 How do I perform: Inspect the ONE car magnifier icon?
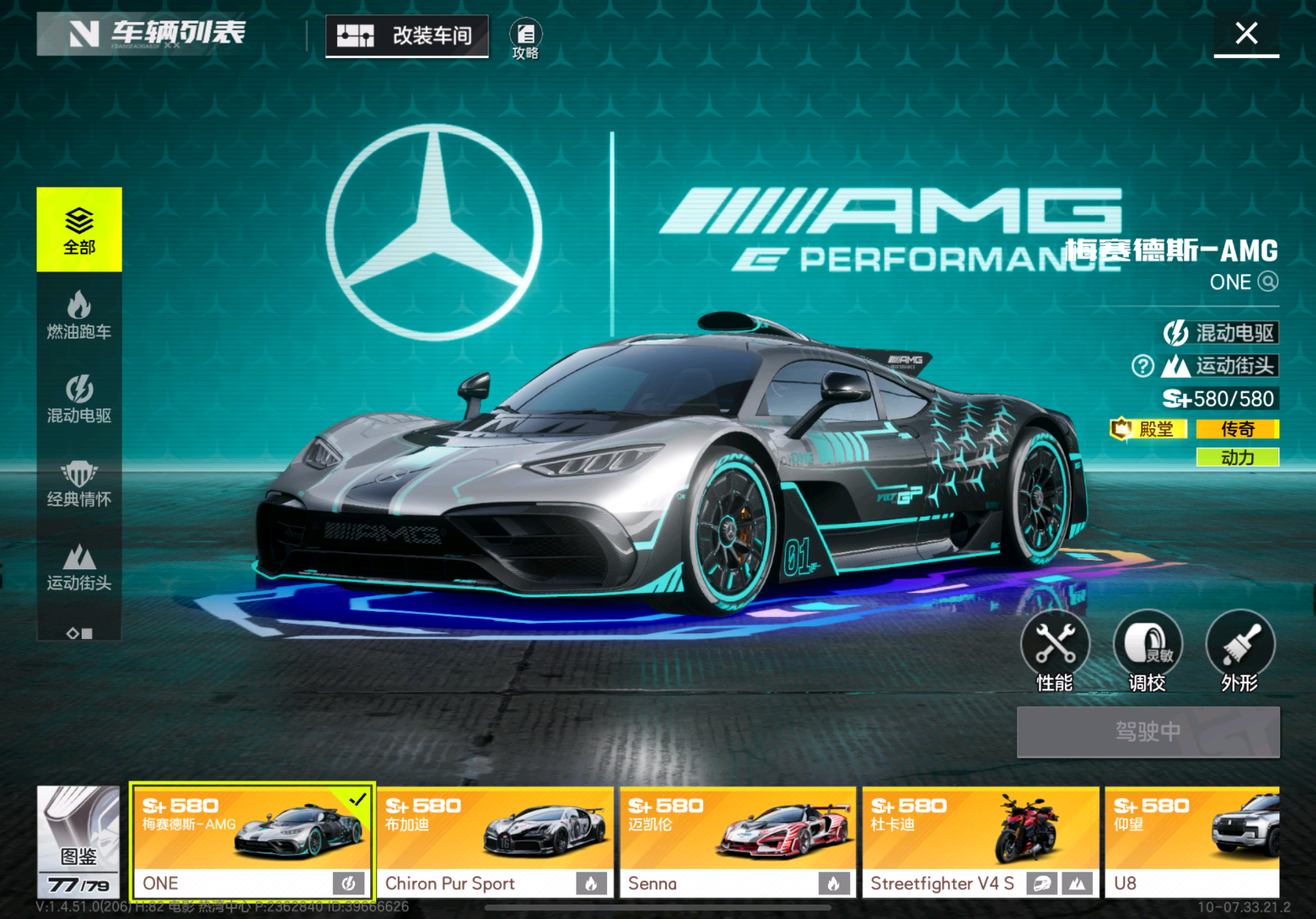(x=1267, y=282)
